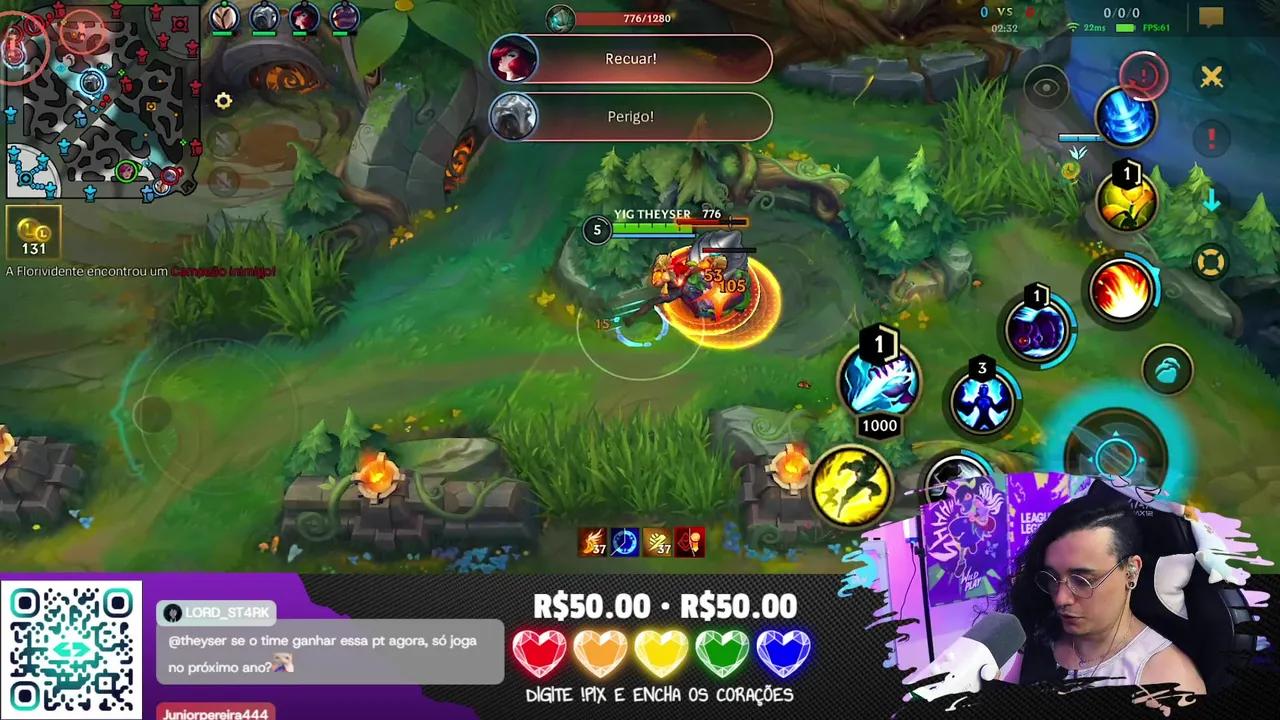Click the life-ring retreat signal icon
The image size is (1280, 720).
(x=1210, y=260)
